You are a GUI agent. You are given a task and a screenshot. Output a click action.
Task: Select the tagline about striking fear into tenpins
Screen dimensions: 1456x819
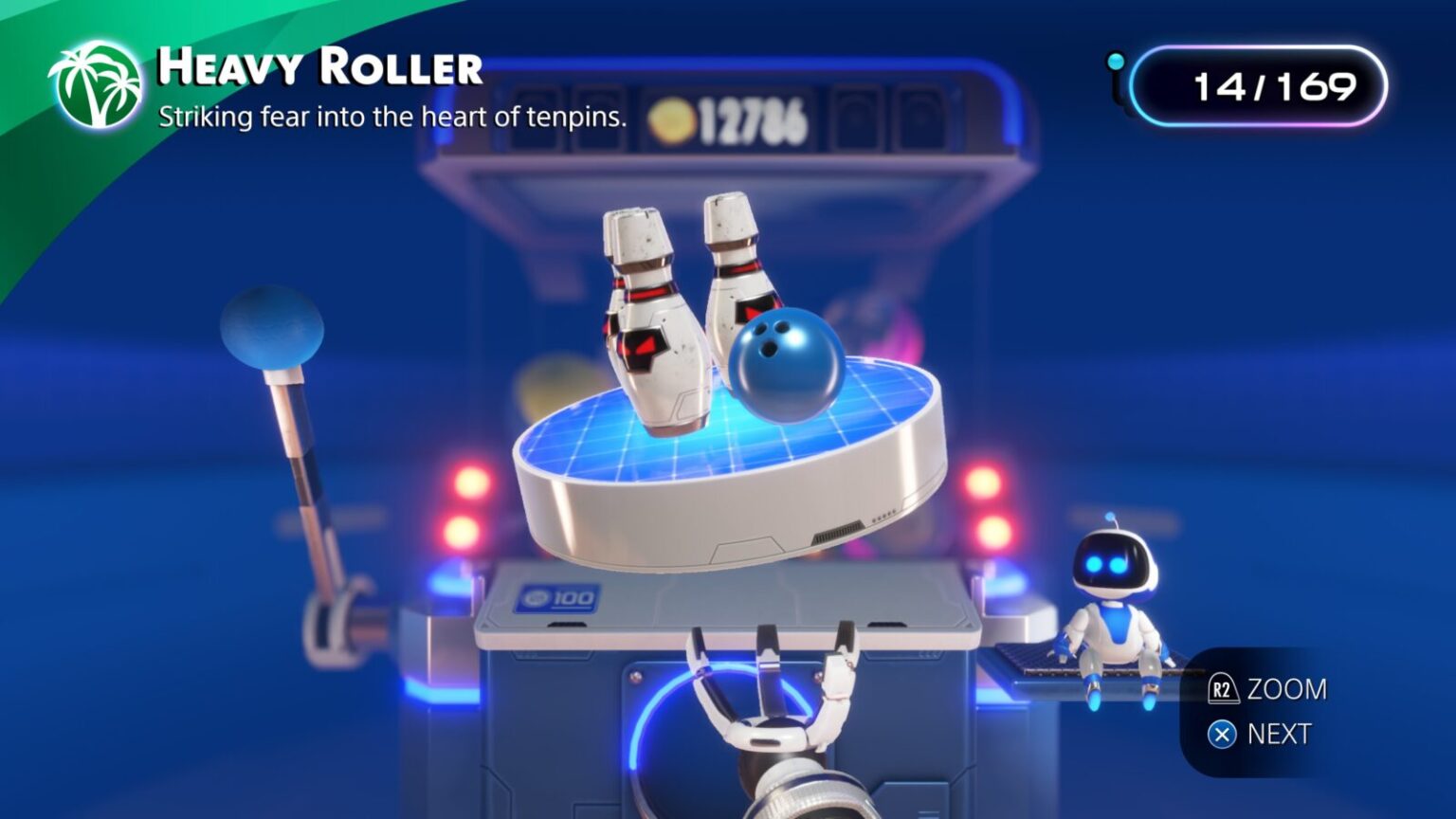pos(392,118)
